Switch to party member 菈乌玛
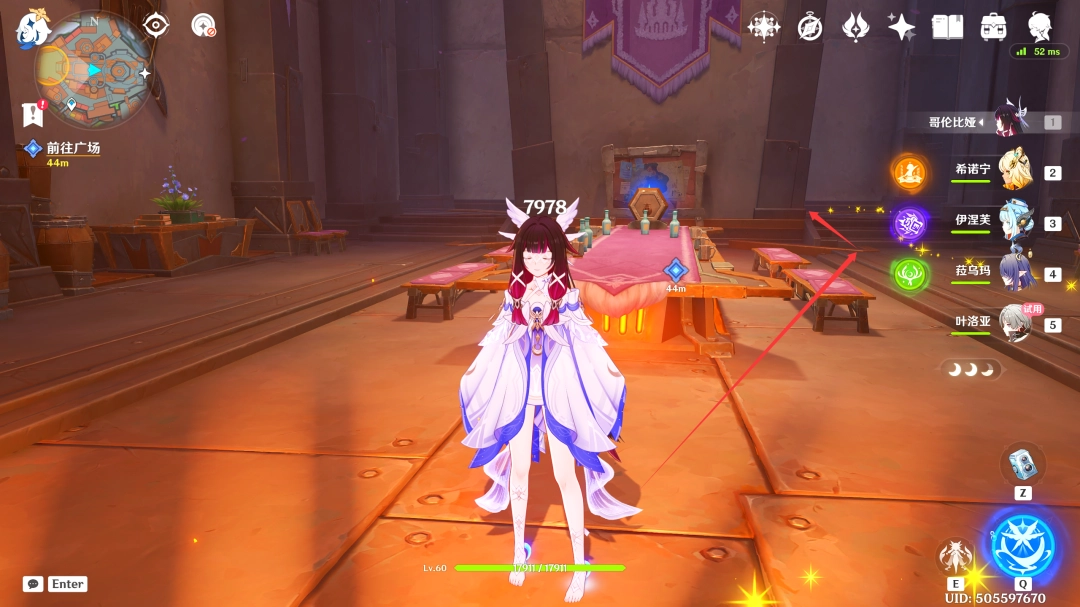1080x607 pixels. 1014,273
